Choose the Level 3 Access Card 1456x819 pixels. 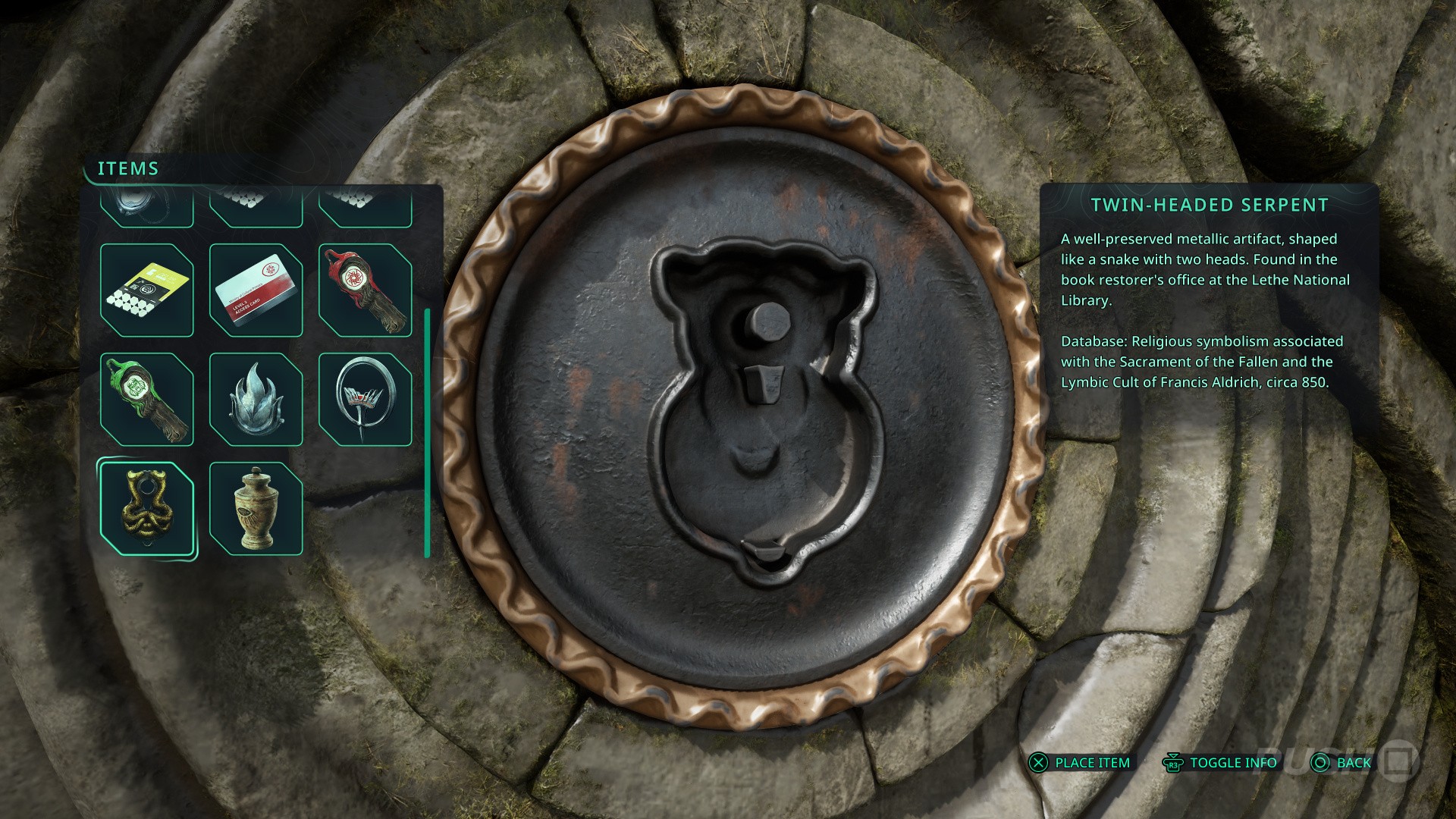tap(256, 290)
